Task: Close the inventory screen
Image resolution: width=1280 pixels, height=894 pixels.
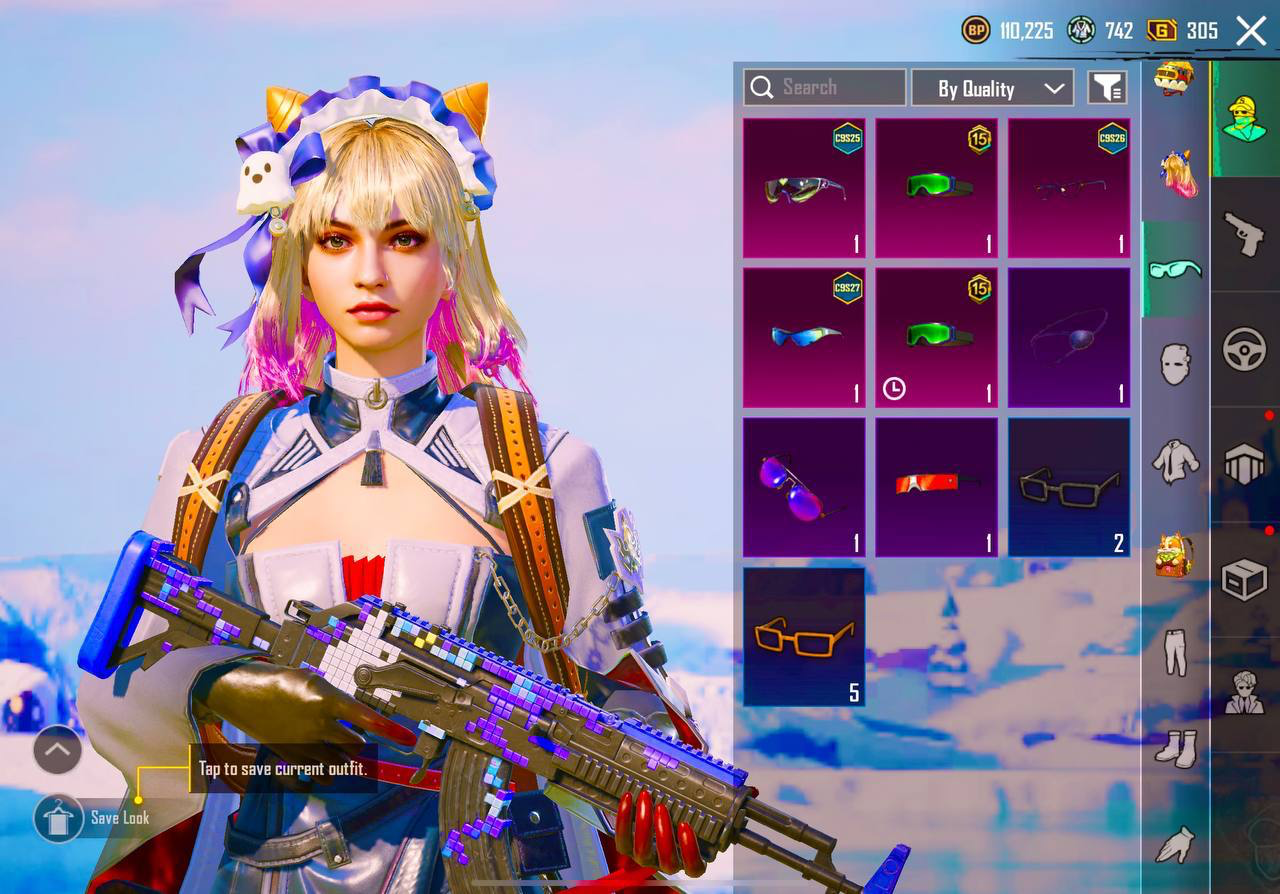Action: (x=1251, y=31)
